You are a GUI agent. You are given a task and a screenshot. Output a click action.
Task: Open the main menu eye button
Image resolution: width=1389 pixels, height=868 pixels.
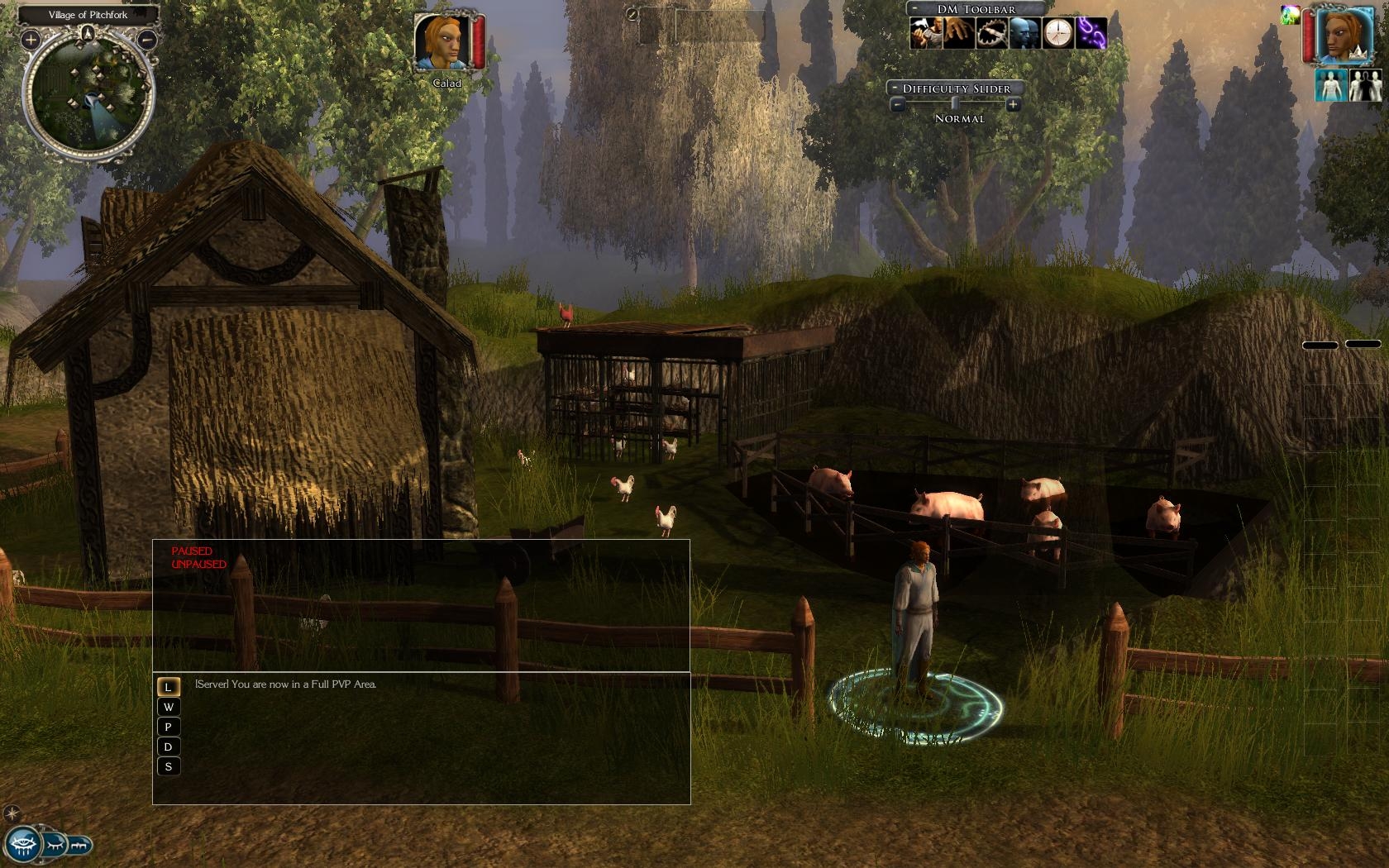pos(22,846)
